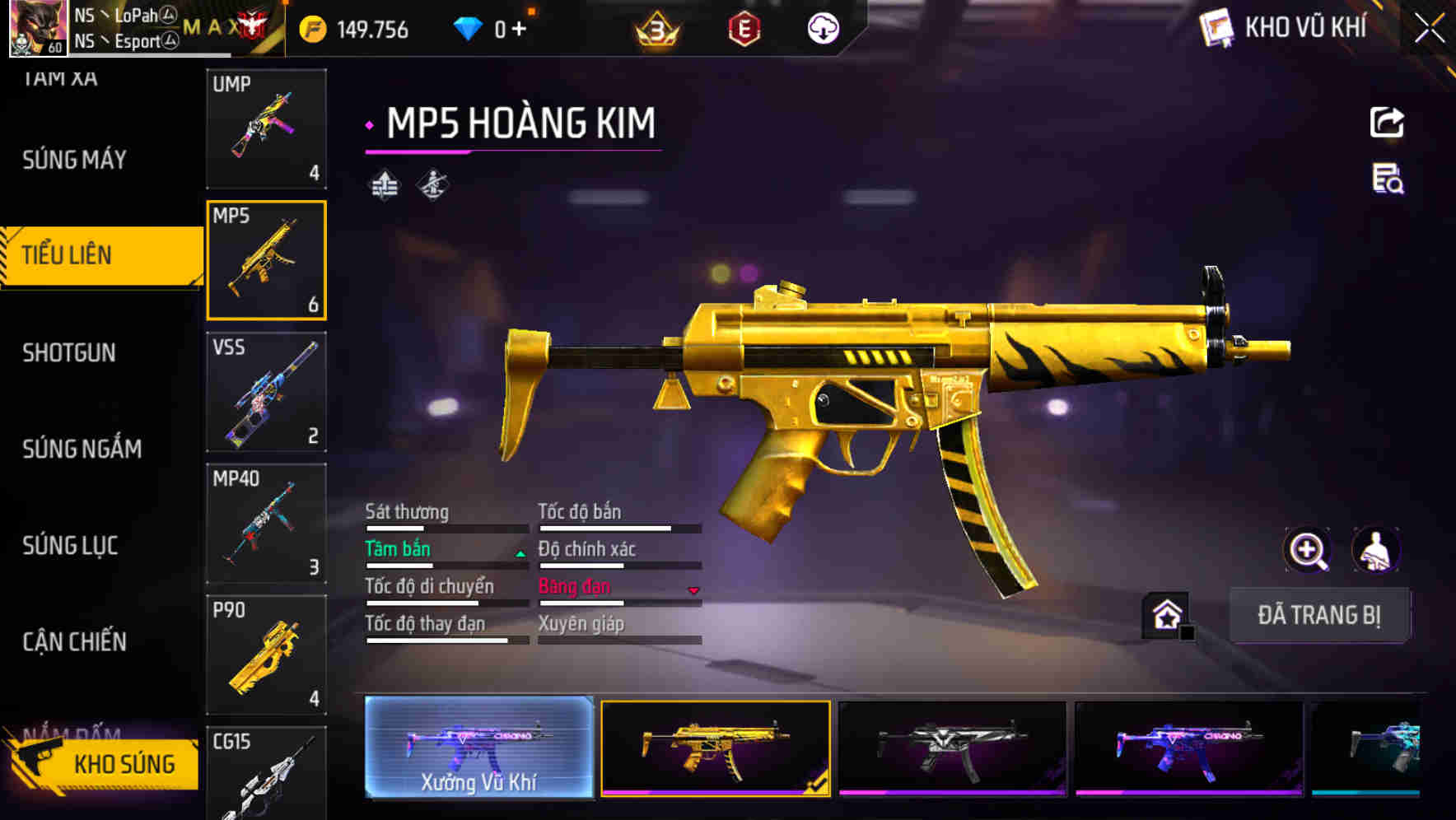Pick the P90 weapon tile
The width and height of the screenshot is (1456, 820).
[x=266, y=655]
